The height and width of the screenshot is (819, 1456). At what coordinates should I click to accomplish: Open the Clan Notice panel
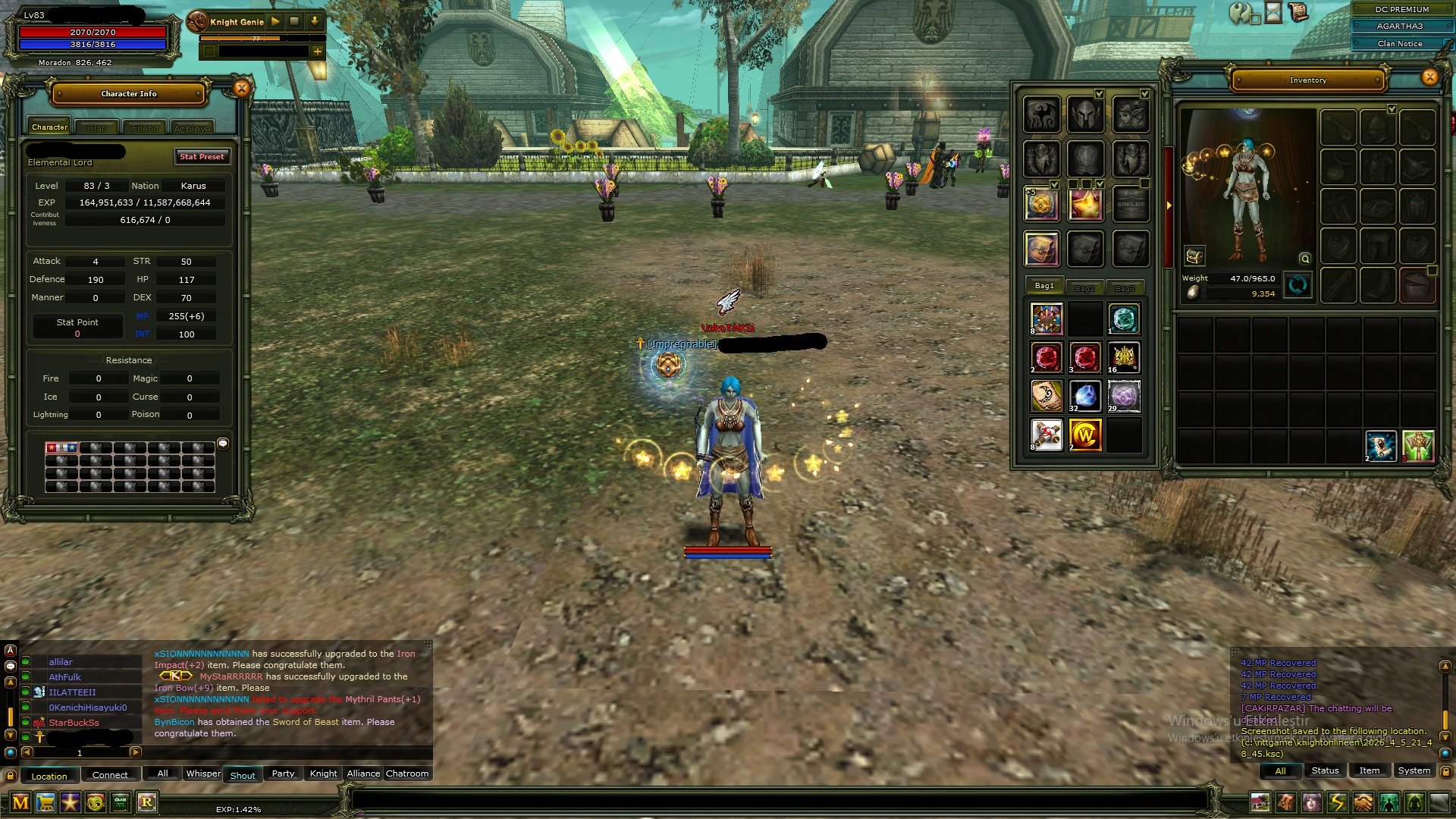tap(1399, 44)
